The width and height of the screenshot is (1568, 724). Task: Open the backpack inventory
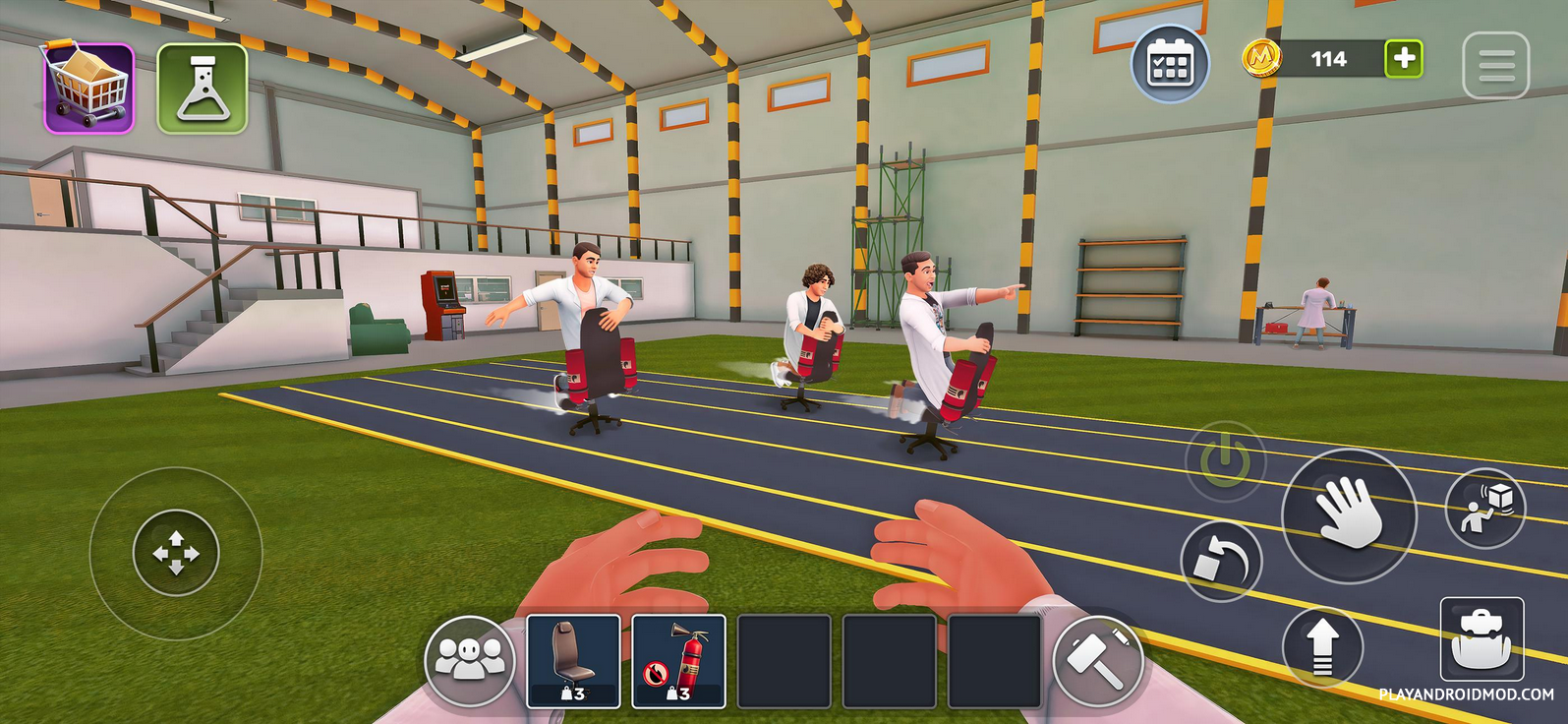1481,640
